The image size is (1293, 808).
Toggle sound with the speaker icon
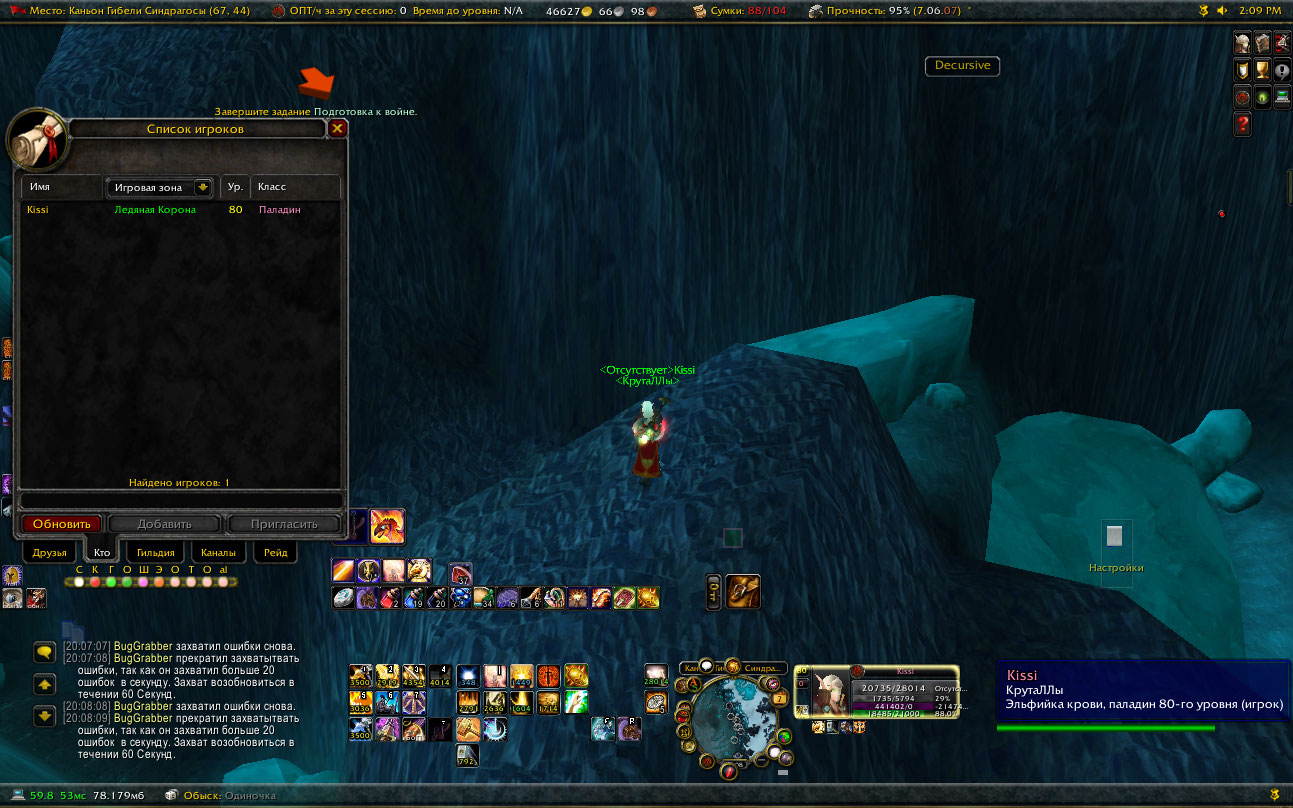point(1221,11)
